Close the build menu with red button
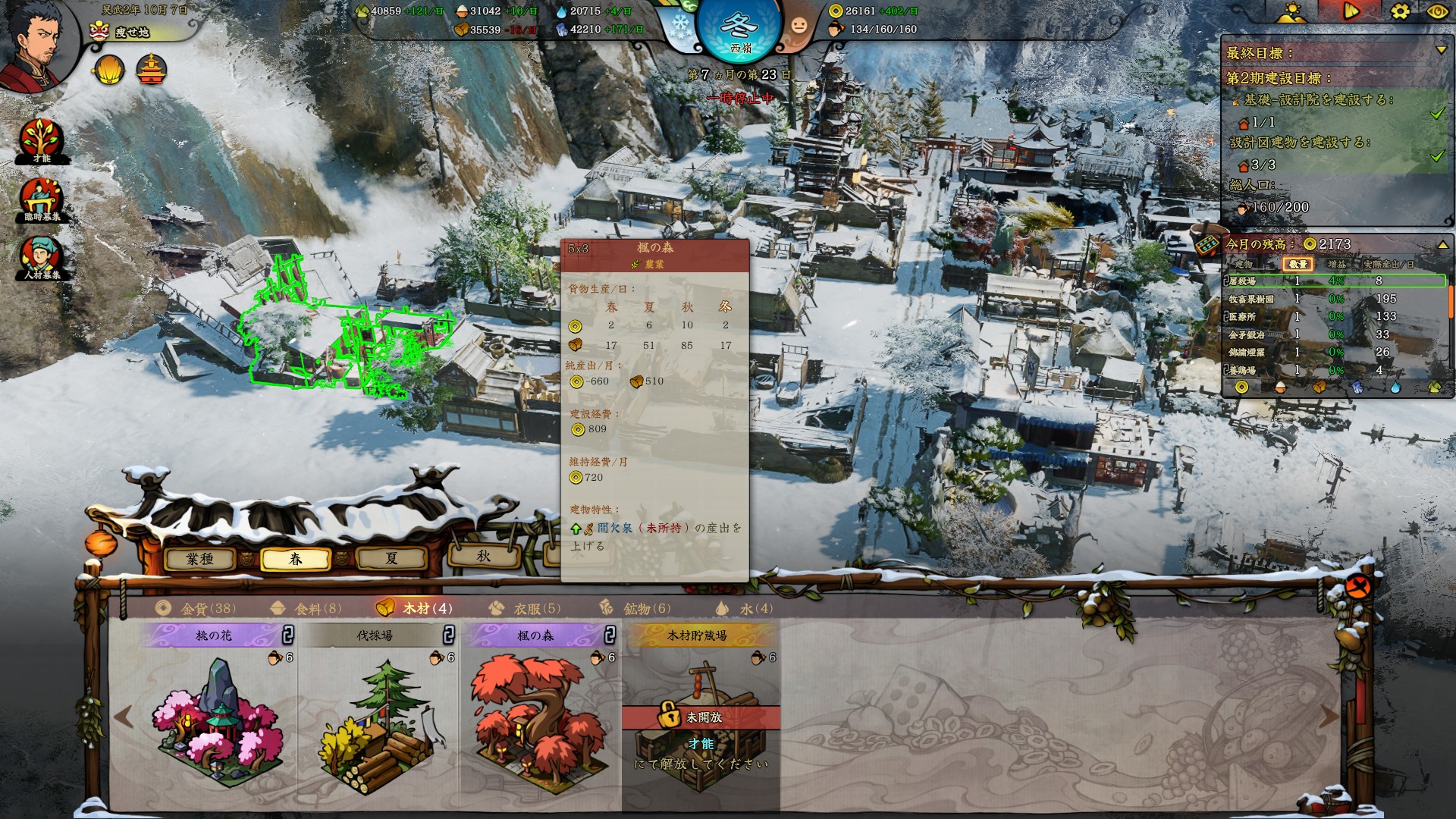This screenshot has height=819, width=1456. [1357, 586]
